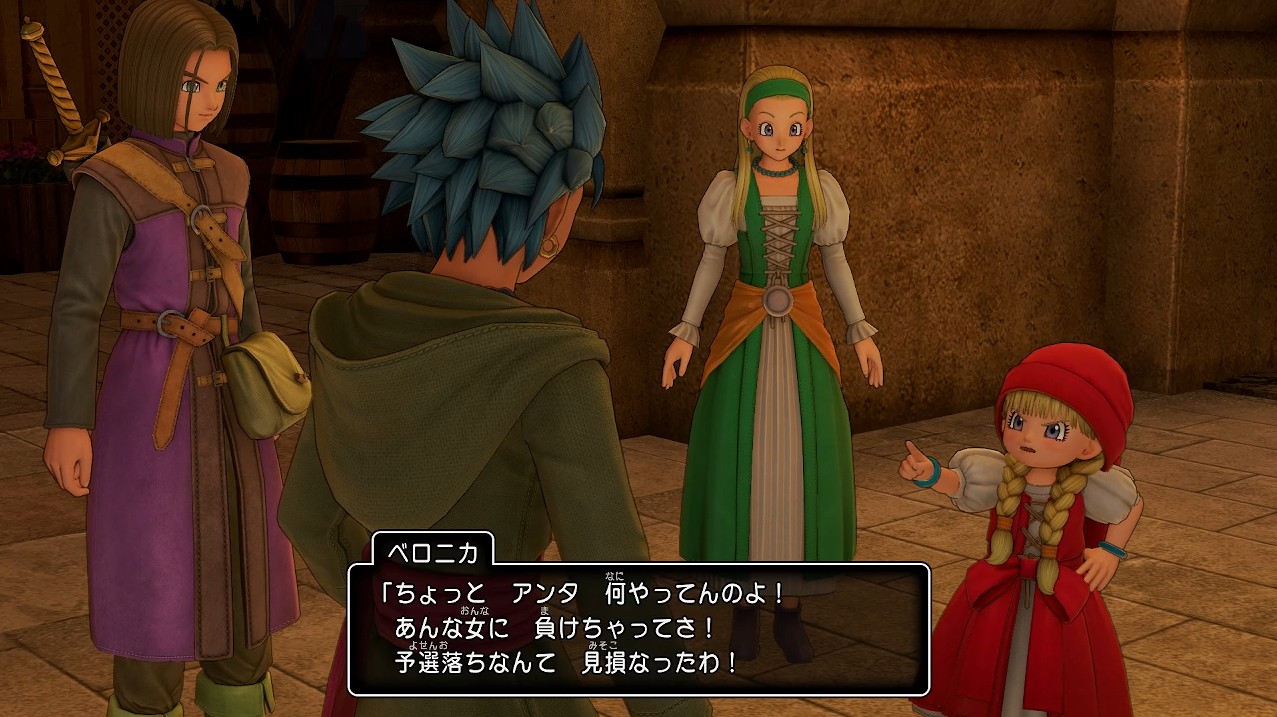Advance Veronica's dialogue text box
The width and height of the screenshot is (1277, 717).
pos(638,629)
